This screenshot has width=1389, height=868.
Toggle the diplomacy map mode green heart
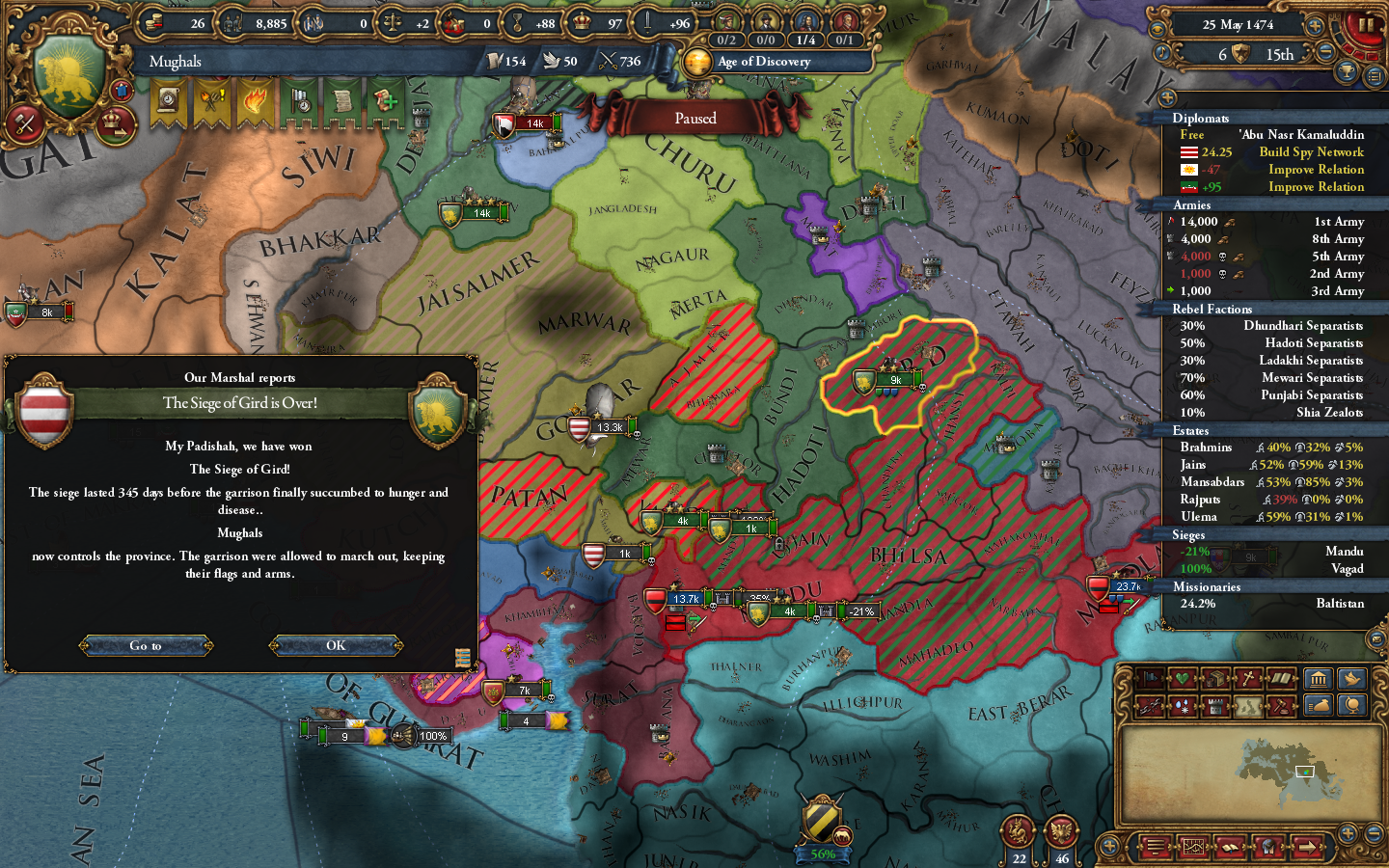point(1183,678)
